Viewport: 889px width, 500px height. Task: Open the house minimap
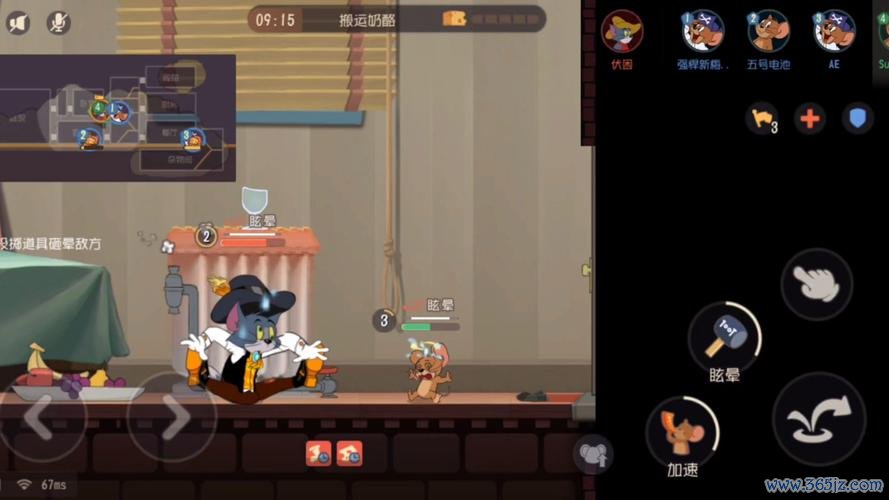pyautogui.click(x=117, y=117)
